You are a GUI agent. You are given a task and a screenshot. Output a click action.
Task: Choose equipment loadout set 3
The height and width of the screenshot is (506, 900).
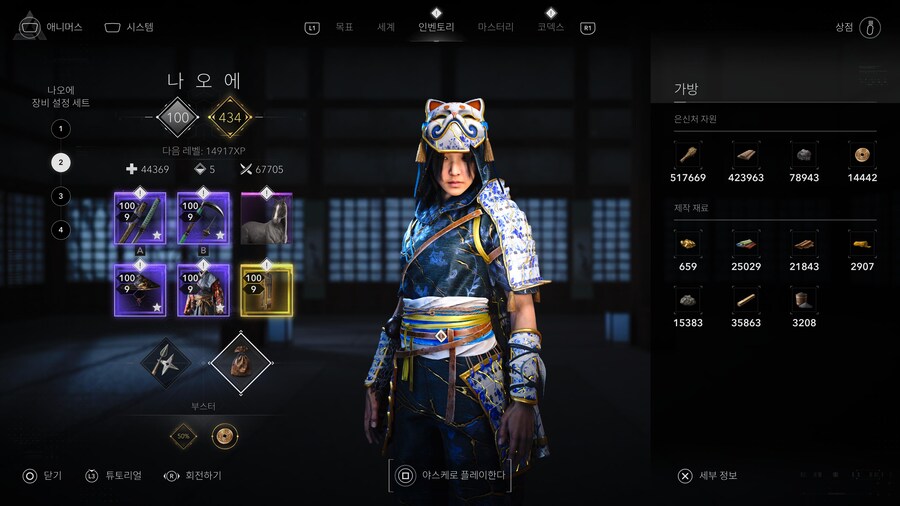(61, 196)
